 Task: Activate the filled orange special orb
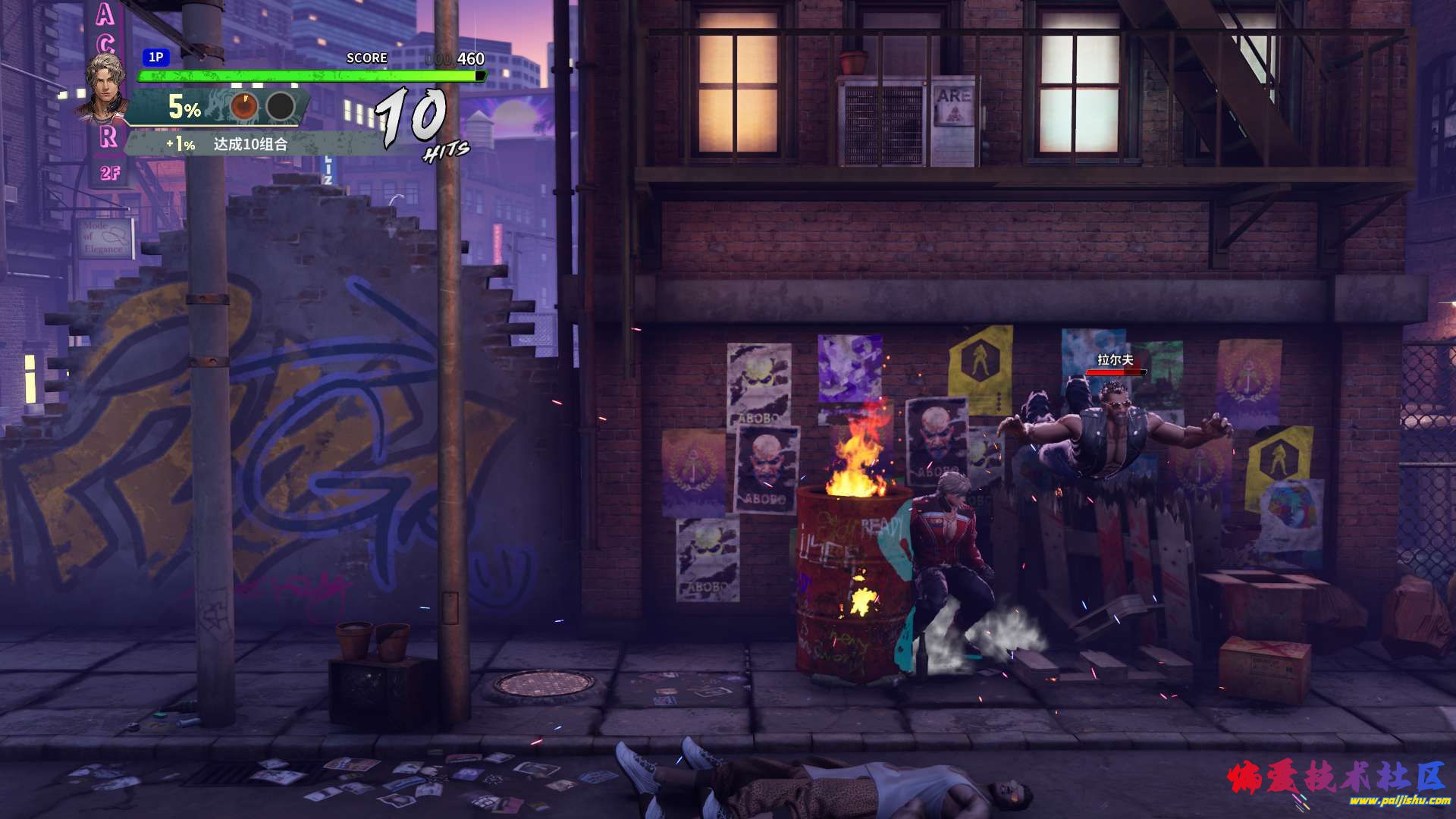coord(244,107)
